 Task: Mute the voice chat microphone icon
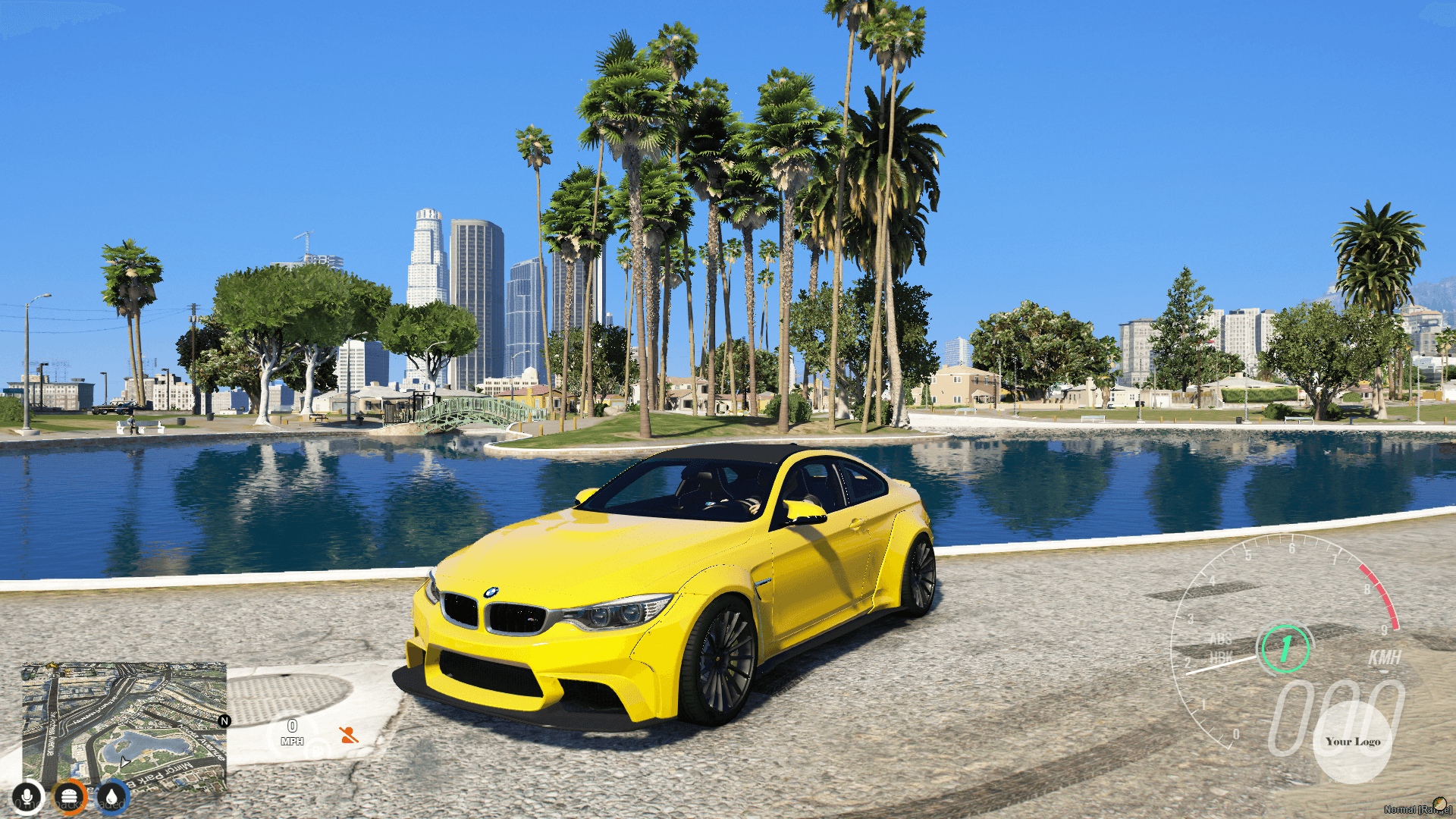point(28,795)
